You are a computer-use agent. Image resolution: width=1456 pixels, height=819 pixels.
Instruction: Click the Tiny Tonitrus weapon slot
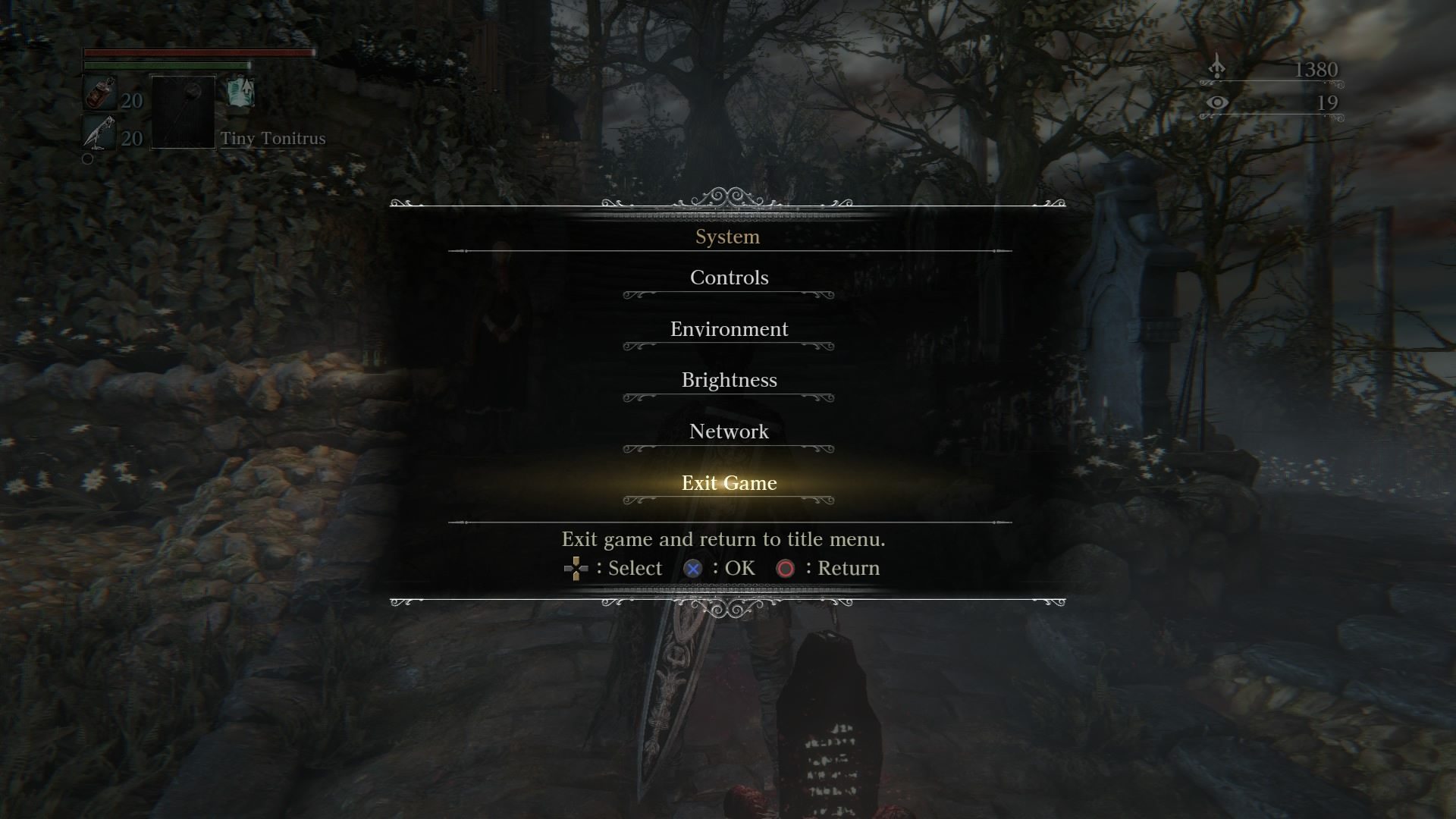point(182,112)
